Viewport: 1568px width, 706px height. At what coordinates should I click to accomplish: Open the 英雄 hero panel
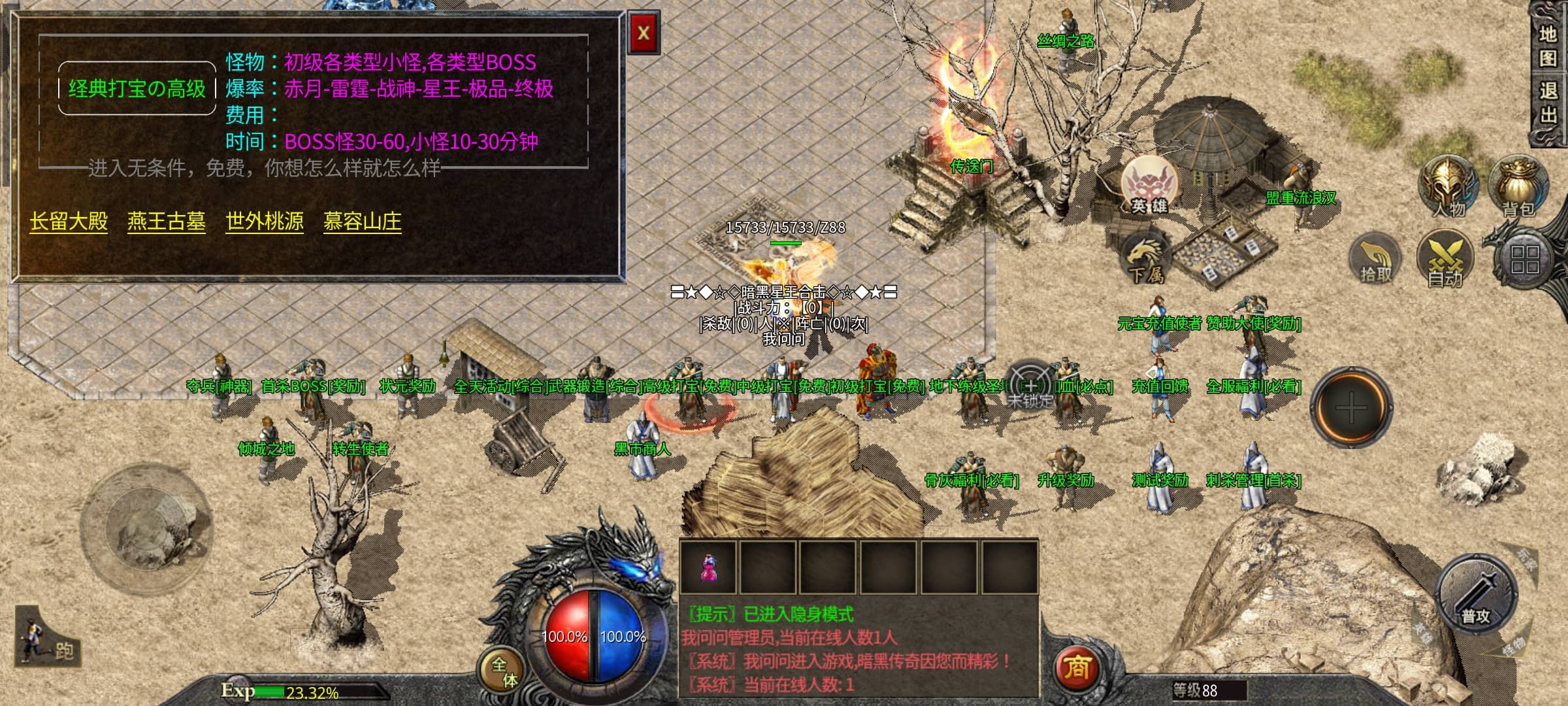(x=1149, y=186)
